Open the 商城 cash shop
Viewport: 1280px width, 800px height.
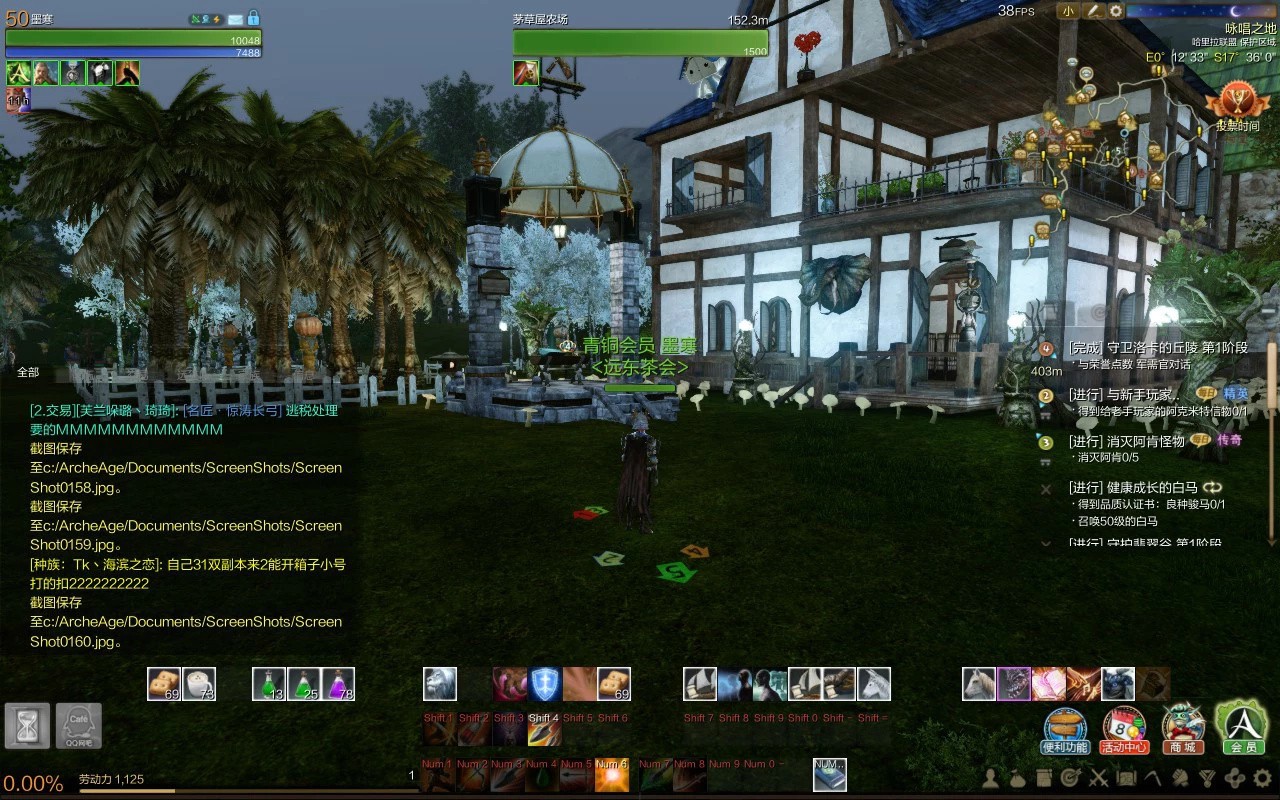point(1183,729)
